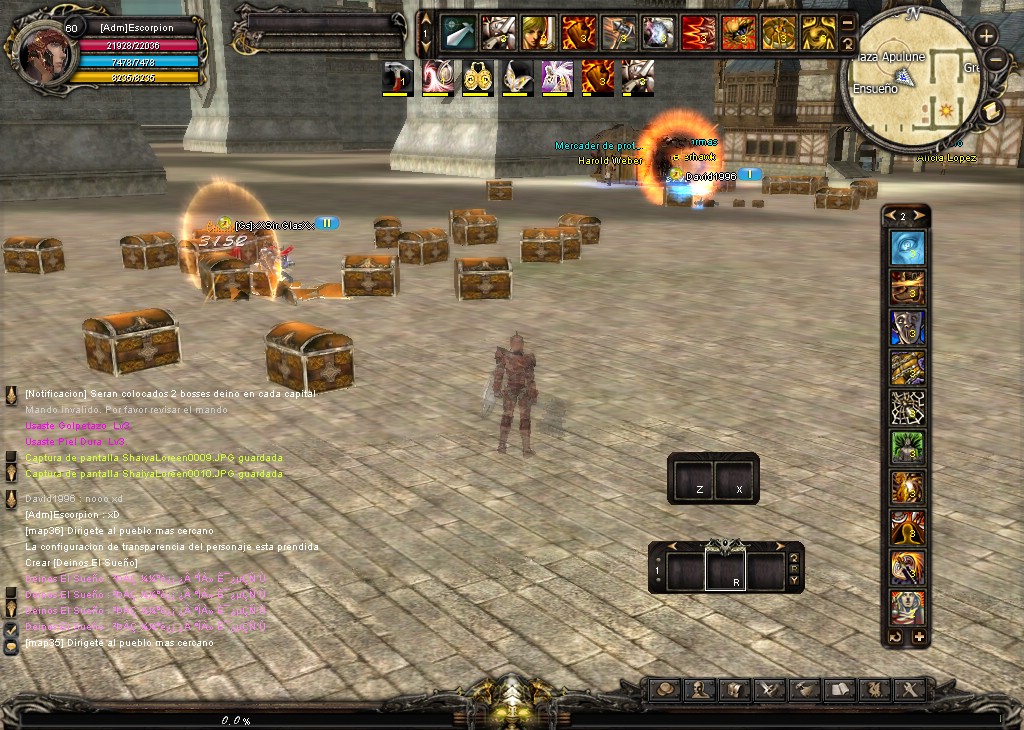Open the character silhouette menu button
The height and width of the screenshot is (730, 1024).
(701, 689)
